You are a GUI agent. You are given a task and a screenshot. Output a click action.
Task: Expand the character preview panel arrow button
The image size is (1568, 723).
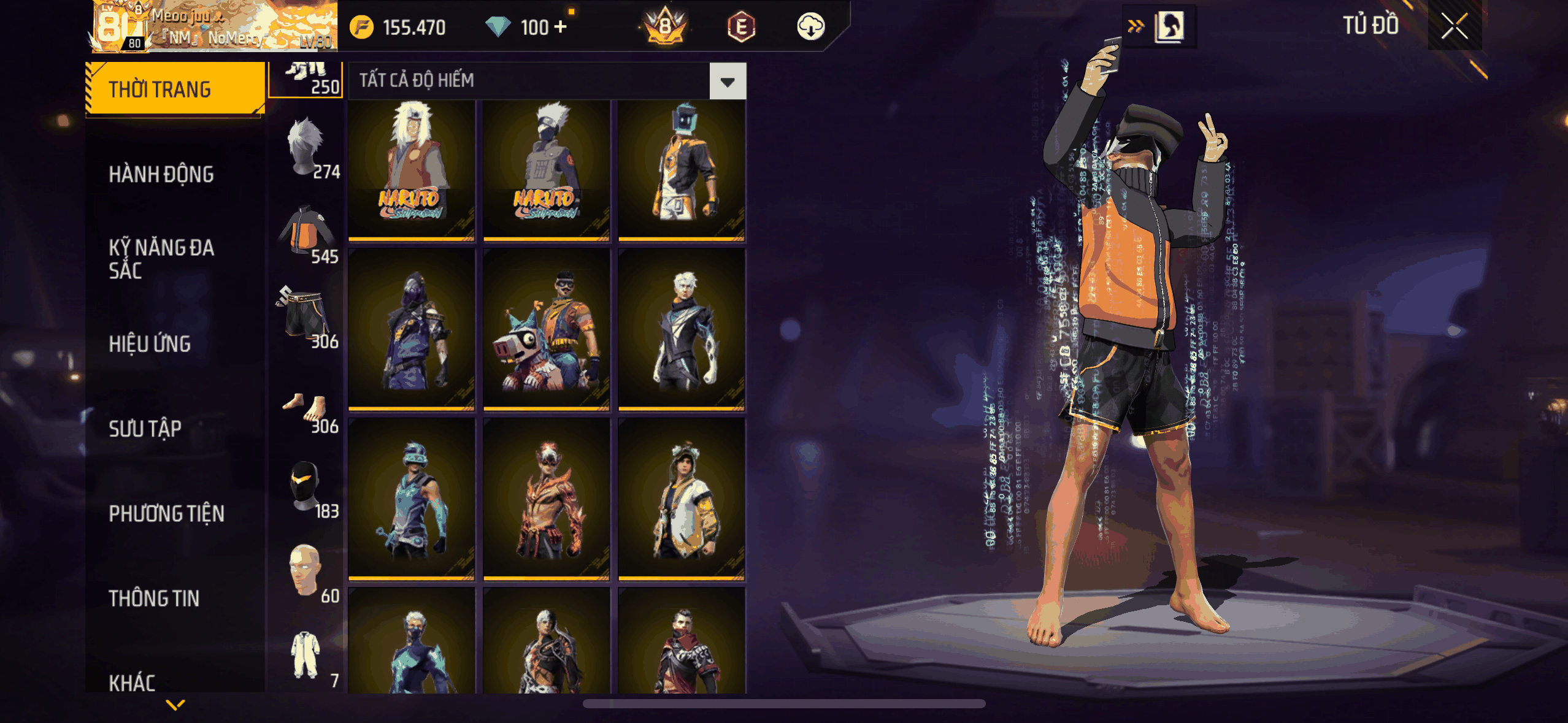click(x=1136, y=26)
